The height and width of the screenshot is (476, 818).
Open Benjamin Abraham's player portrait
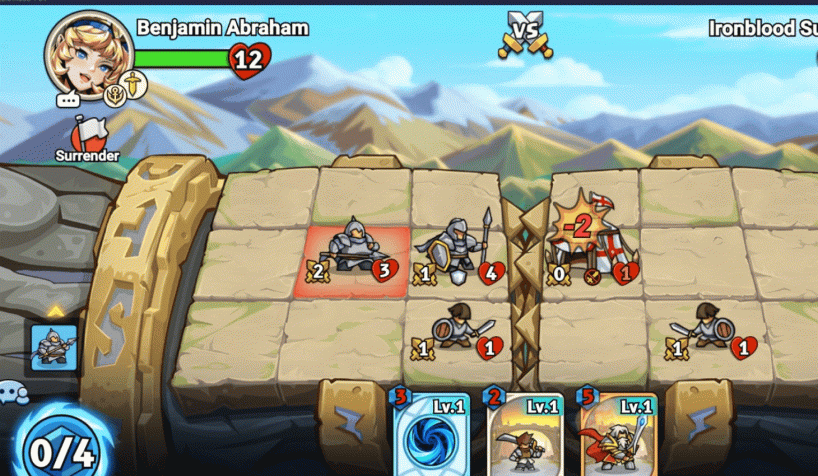click(x=85, y=50)
